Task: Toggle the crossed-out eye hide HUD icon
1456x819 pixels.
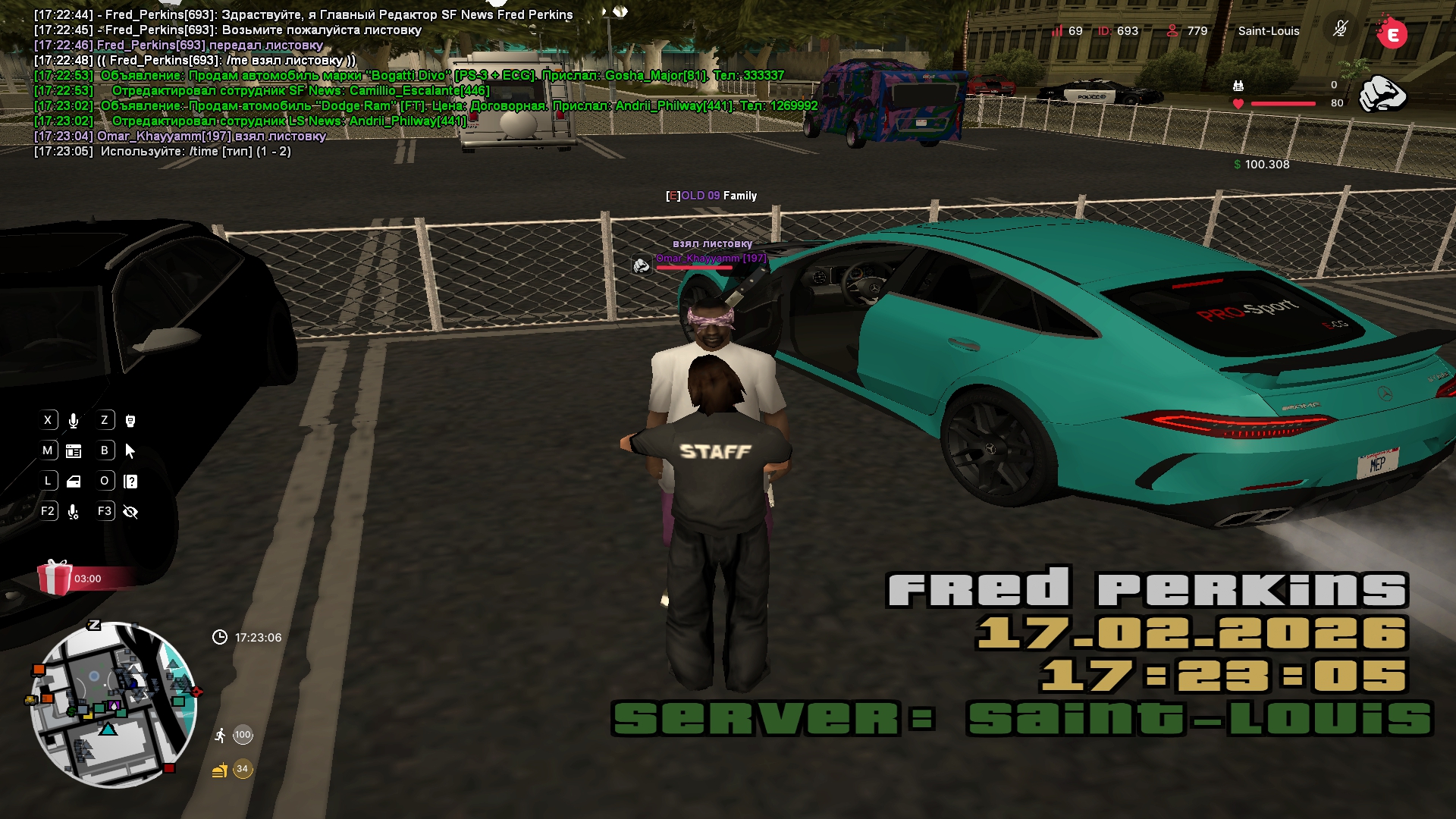Action: (130, 512)
